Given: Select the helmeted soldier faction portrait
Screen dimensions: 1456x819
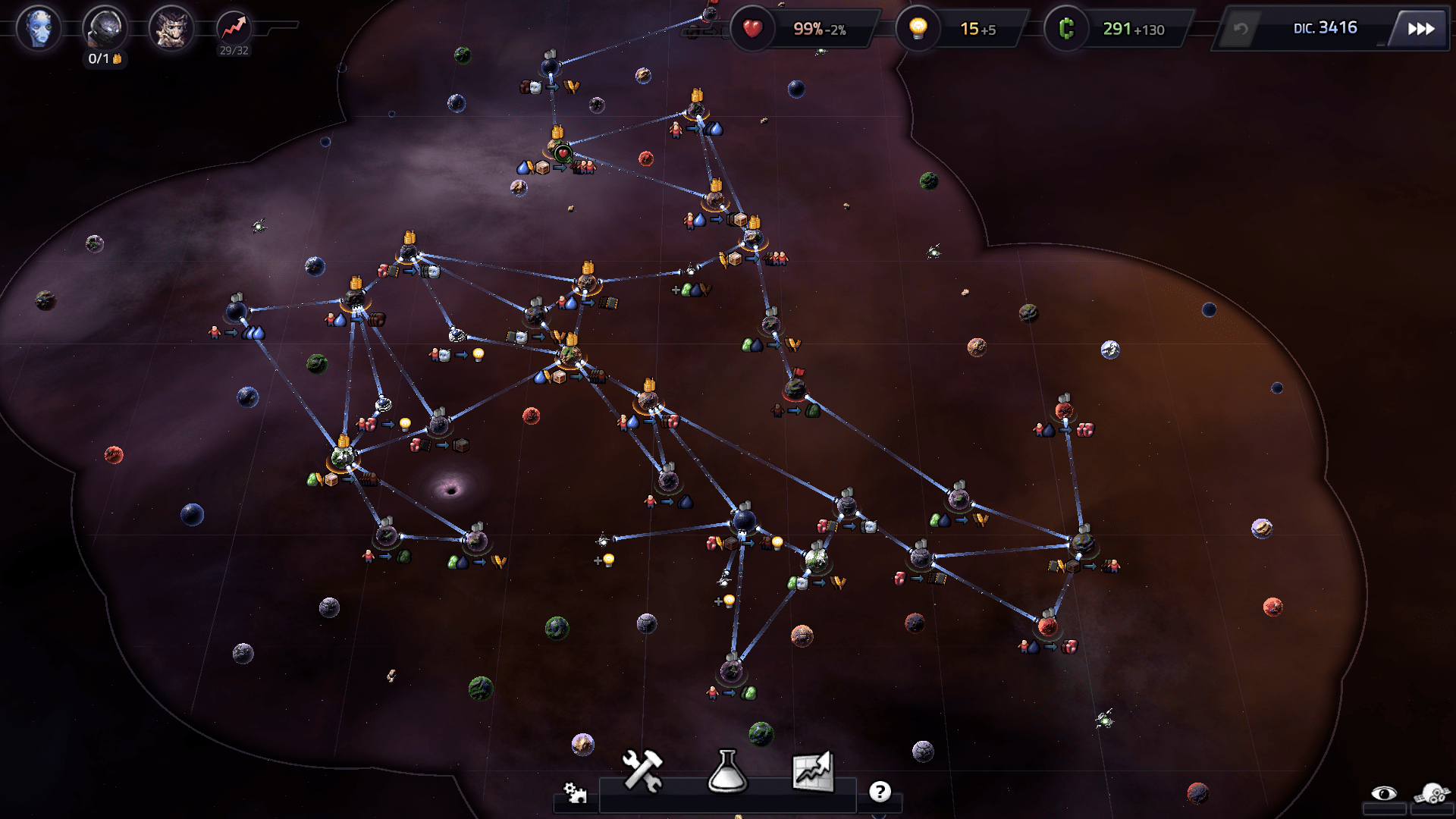Looking at the screenshot, I should (104, 29).
